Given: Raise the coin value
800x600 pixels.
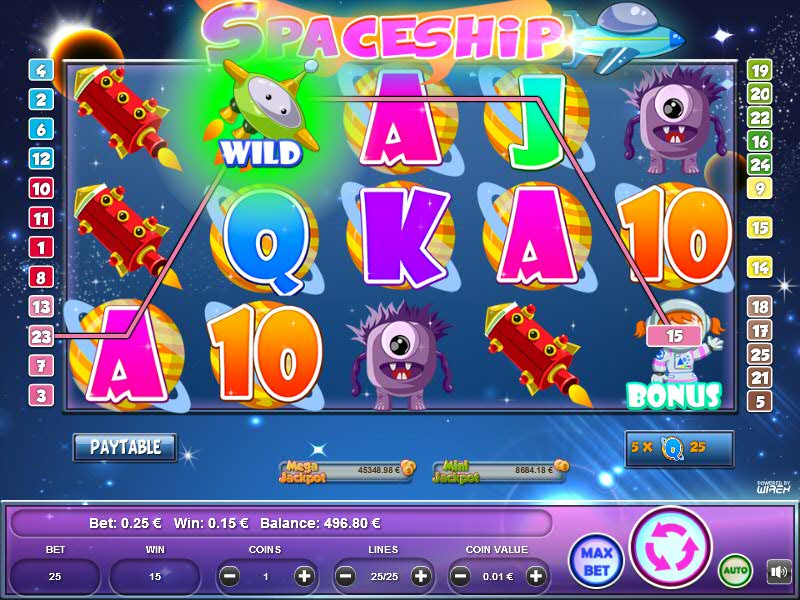Looking at the screenshot, I should click(537, 576).
